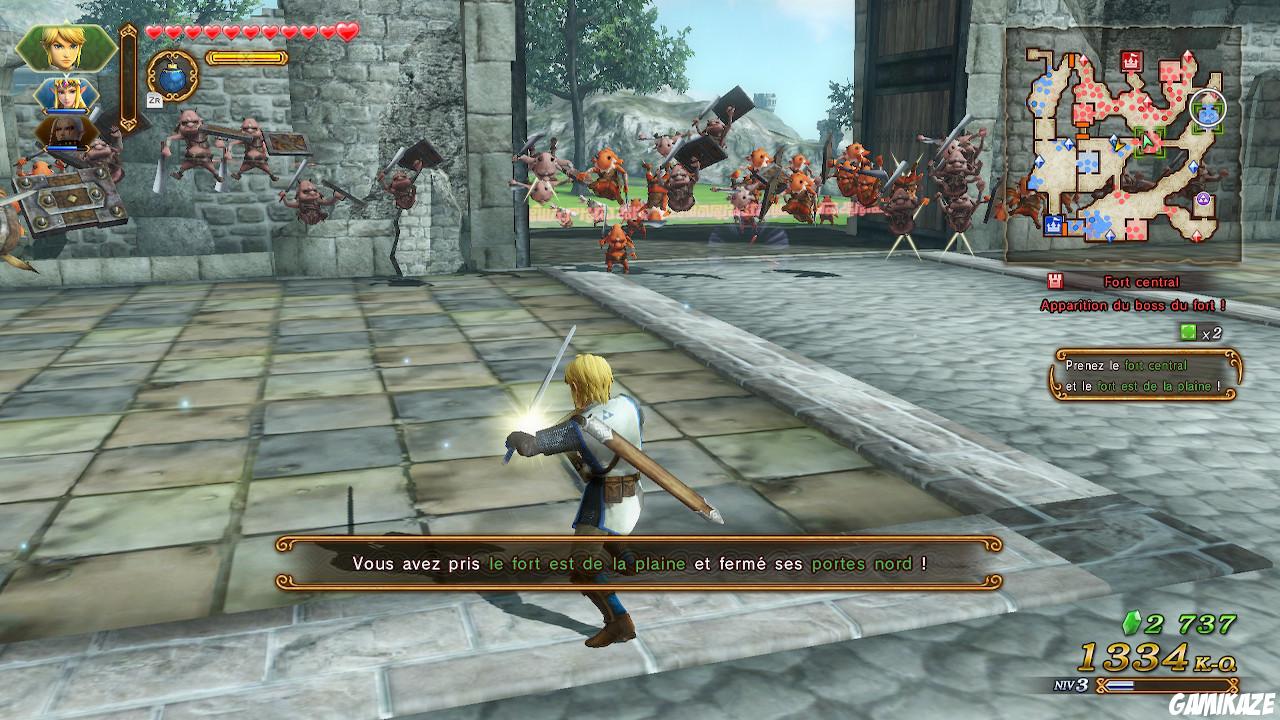Click the red enemy keep icon on the minimap

[1130, 63]
